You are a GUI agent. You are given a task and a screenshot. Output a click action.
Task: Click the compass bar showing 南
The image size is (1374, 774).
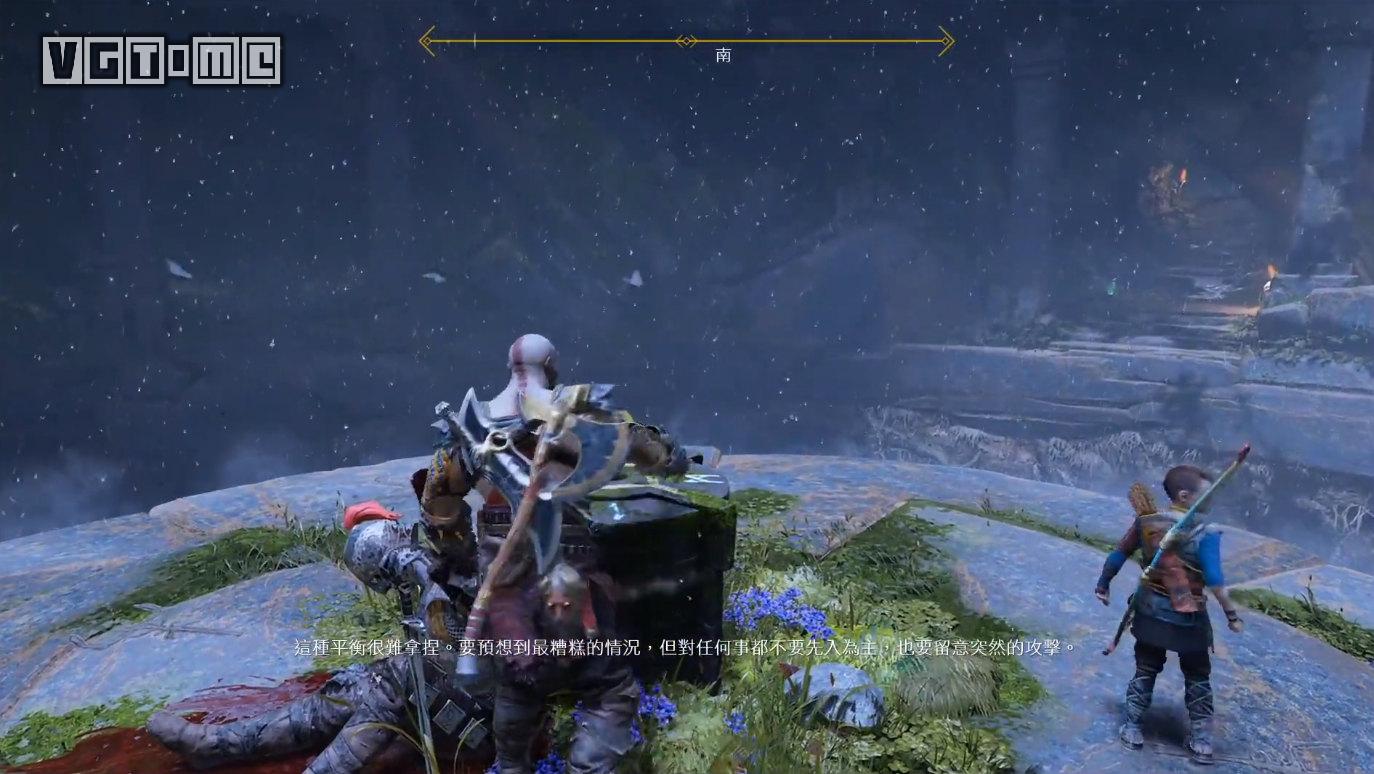click(686, 41)
